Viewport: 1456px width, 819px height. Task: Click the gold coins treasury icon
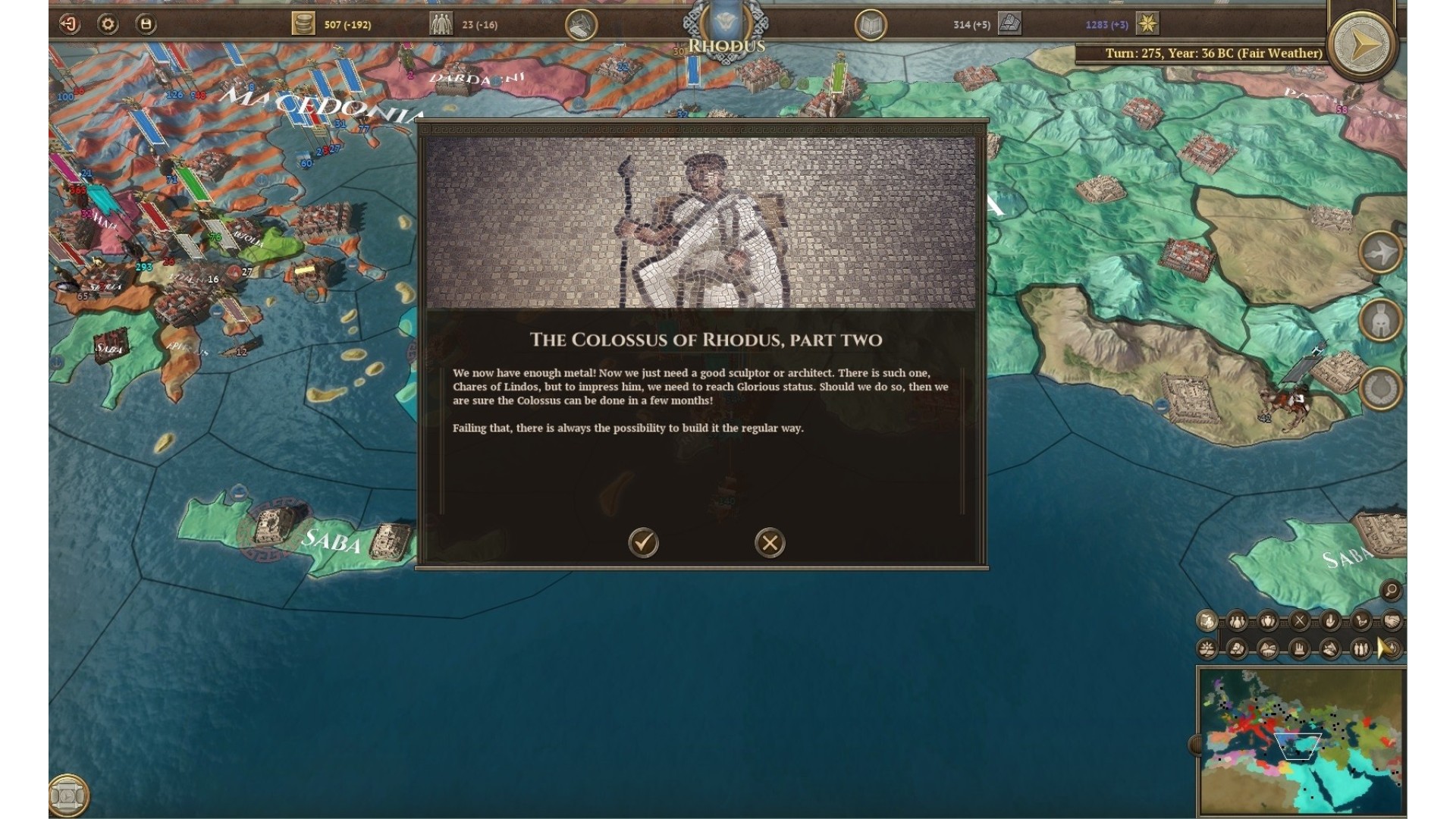pyautogui.click(x=303, y=24)
